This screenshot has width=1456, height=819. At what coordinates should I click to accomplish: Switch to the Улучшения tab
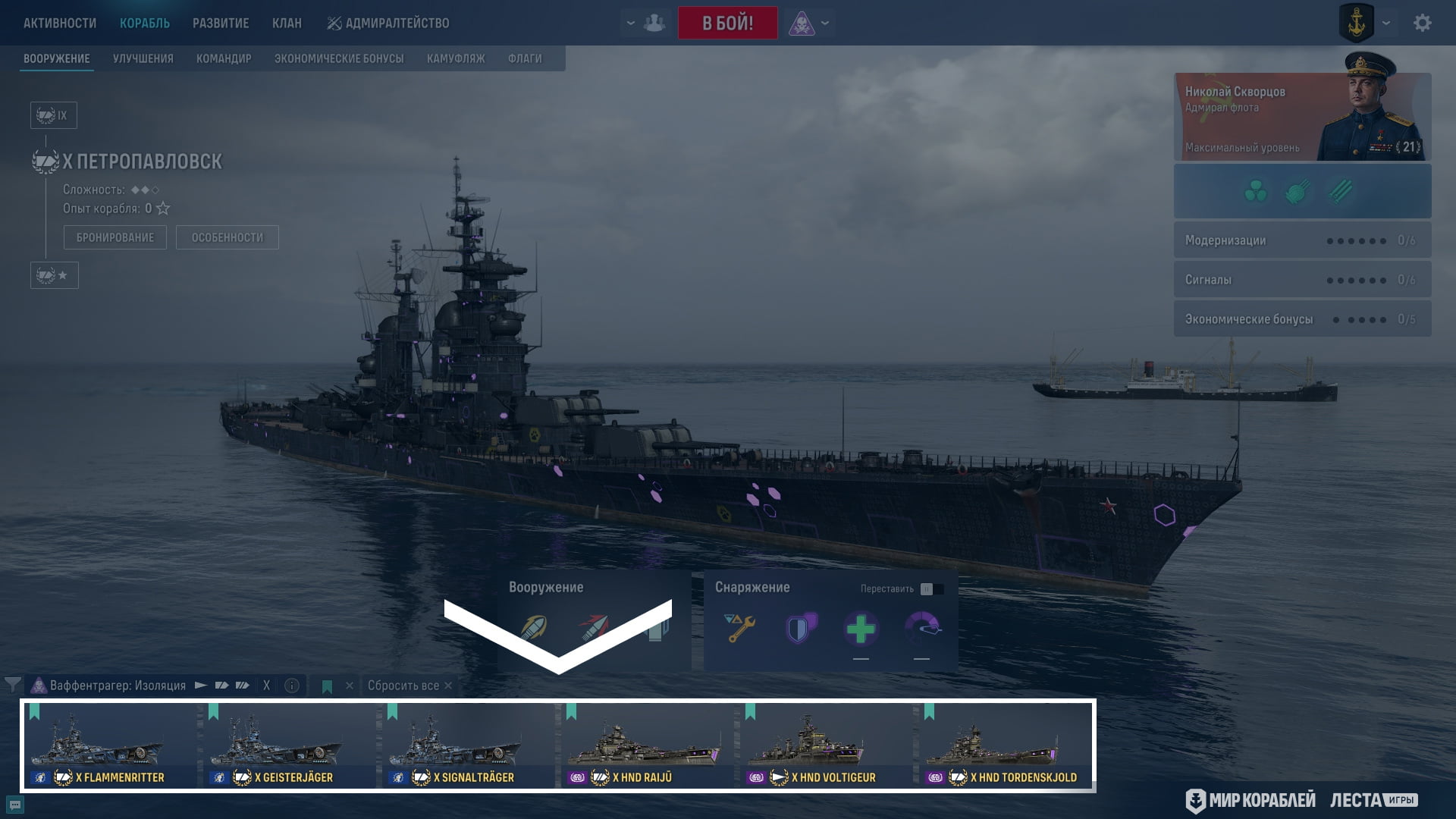click(143, 58)
